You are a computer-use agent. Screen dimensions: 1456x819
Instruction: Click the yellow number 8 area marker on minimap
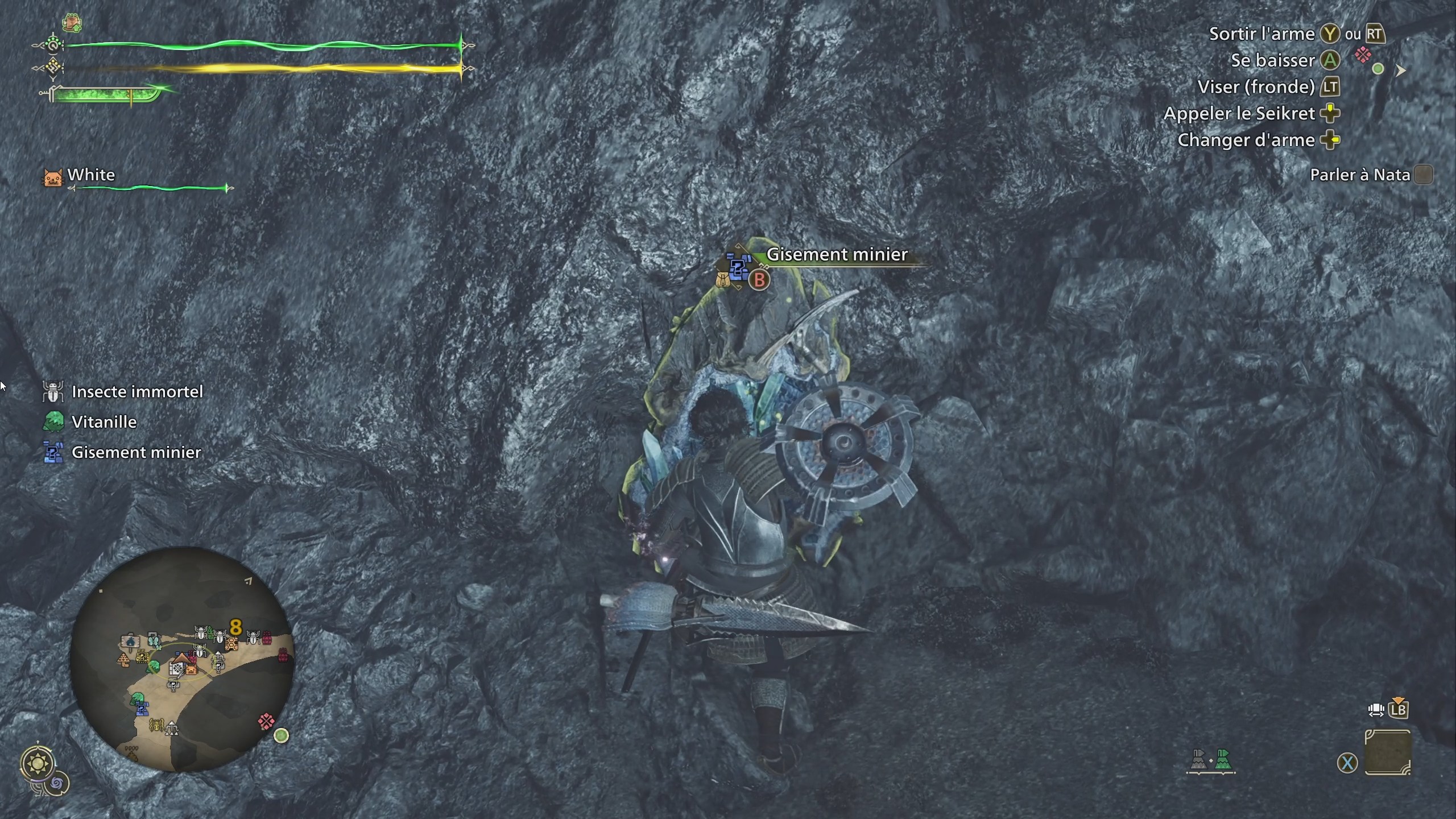coord(235,627)
